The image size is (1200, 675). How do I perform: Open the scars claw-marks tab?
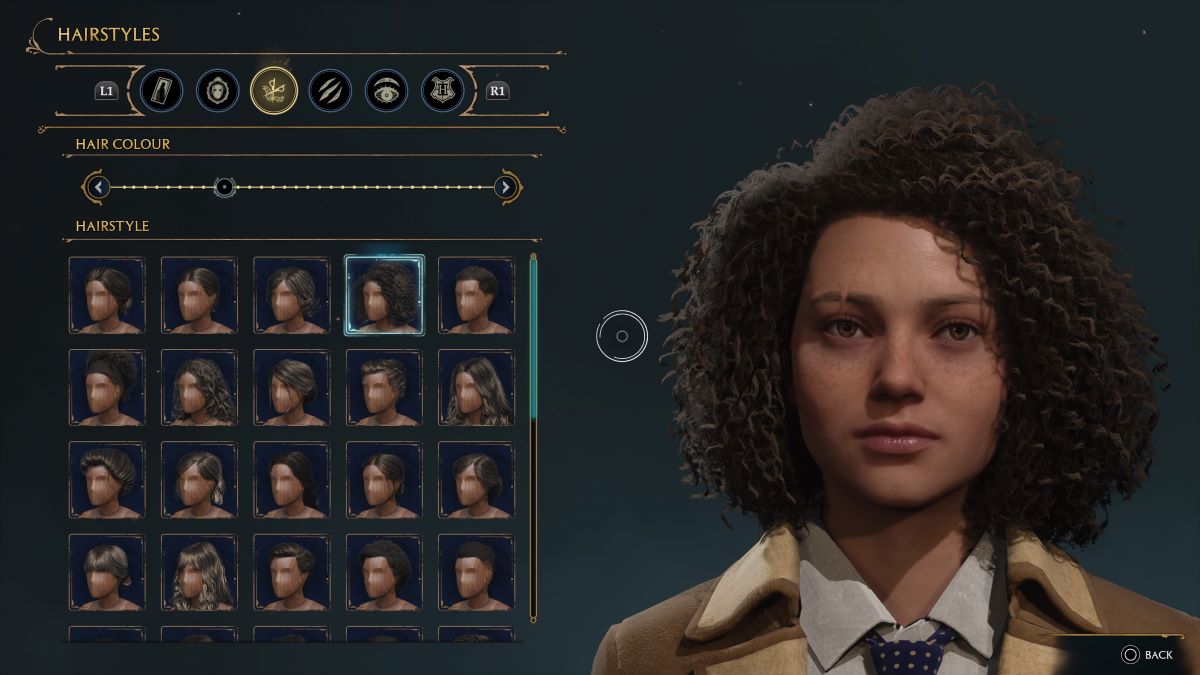coord(329,91)
